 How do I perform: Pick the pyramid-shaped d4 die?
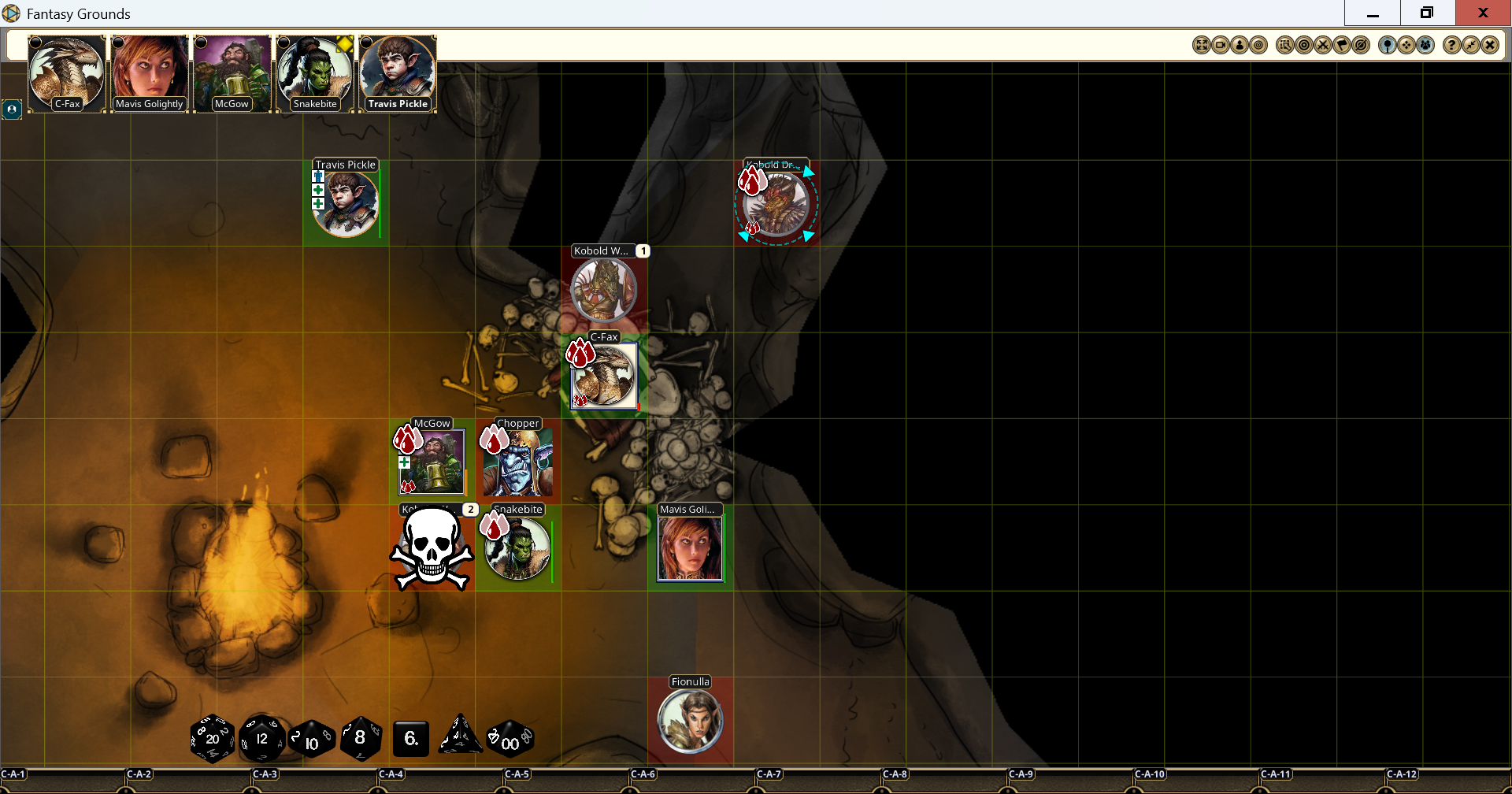(460, 736)
